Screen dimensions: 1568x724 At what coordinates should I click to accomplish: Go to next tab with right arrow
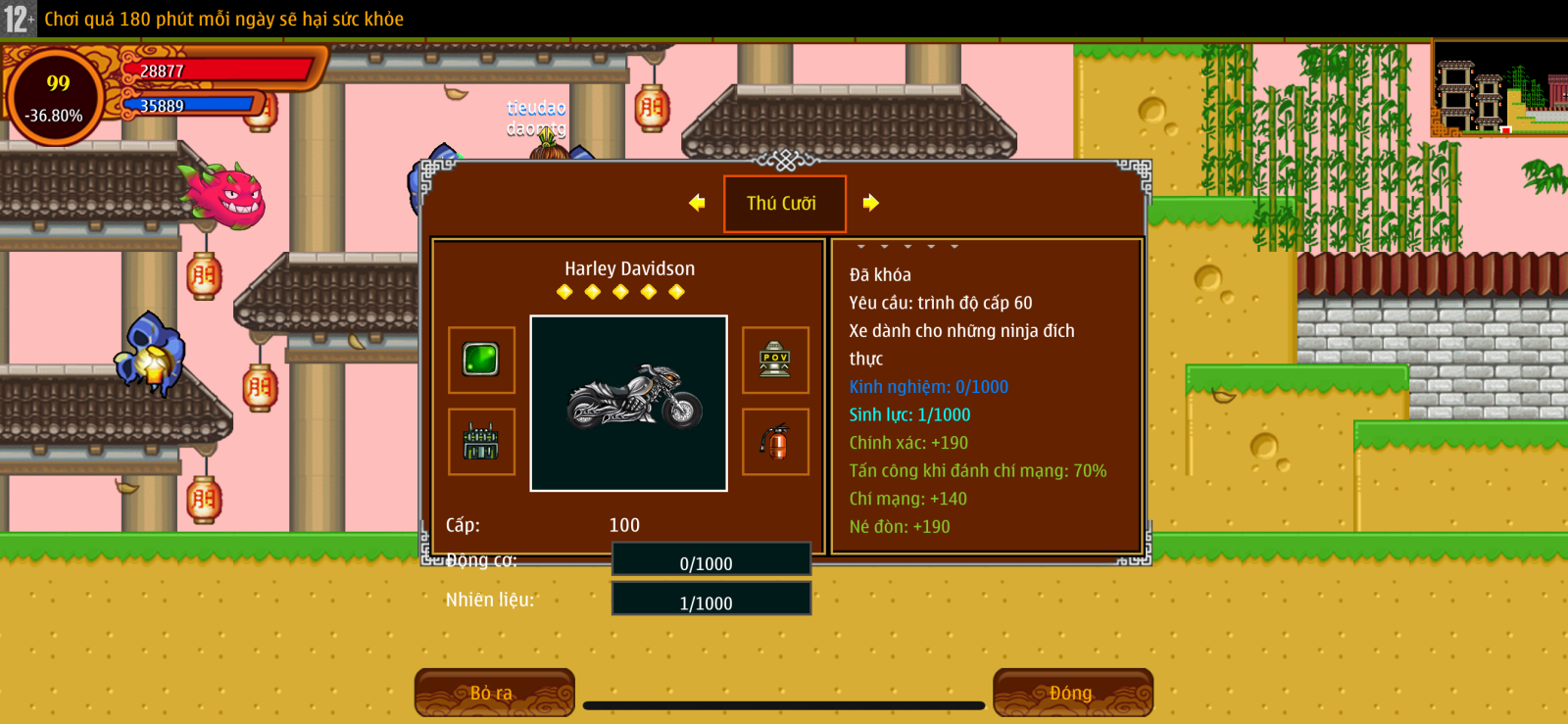(x=870, y=203)
